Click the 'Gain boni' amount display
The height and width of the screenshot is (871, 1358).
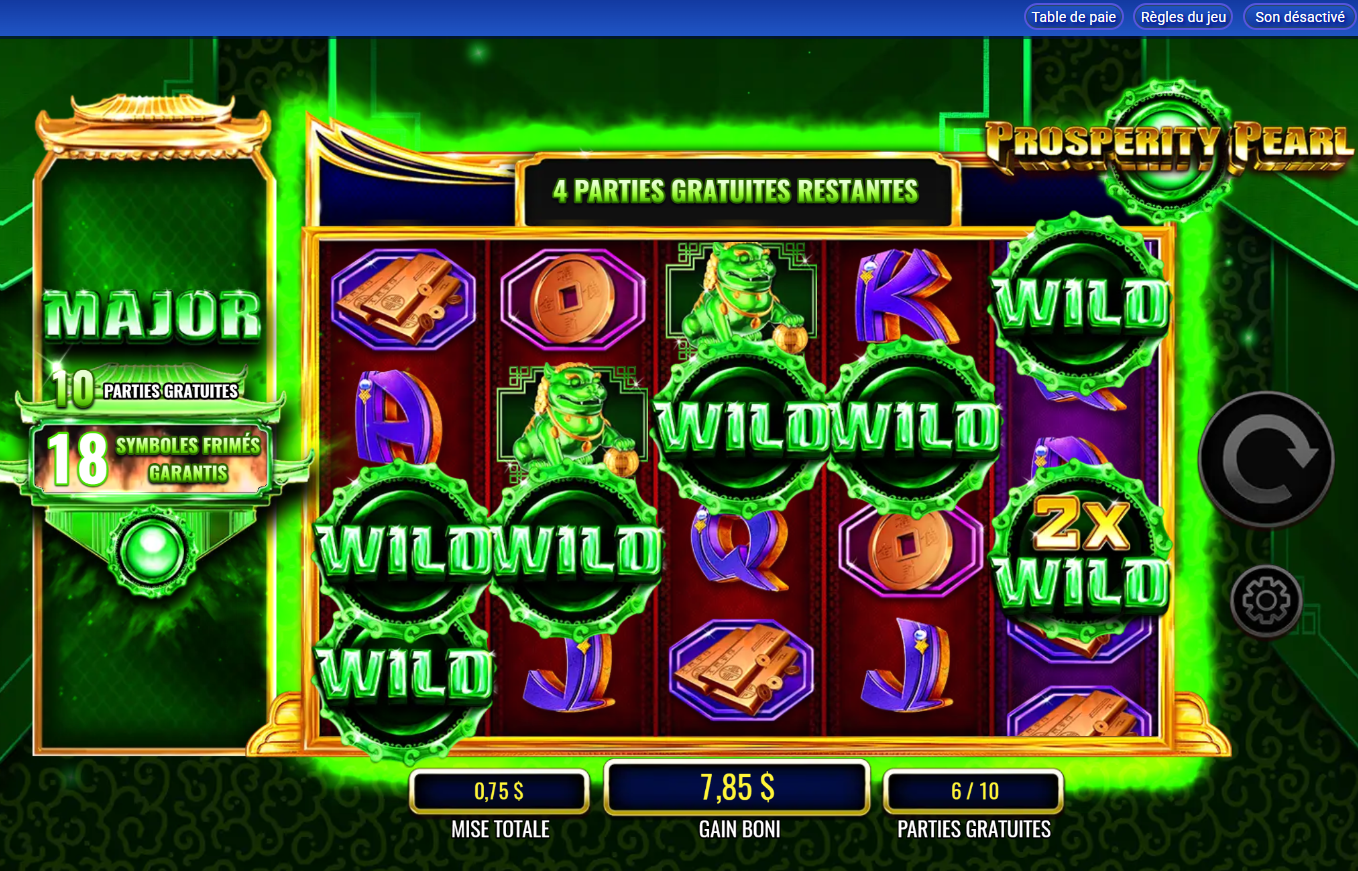pos(737,788)
